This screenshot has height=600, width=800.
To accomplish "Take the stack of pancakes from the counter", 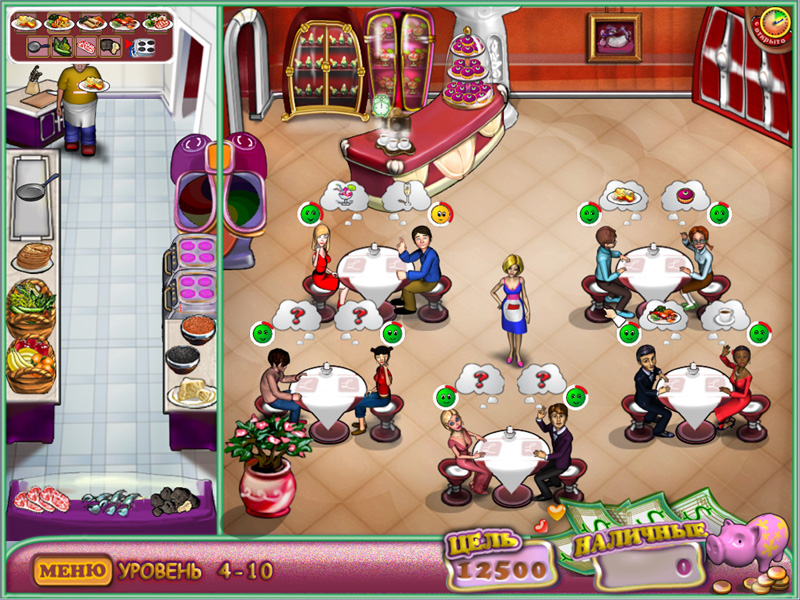I will coord(33,256).
